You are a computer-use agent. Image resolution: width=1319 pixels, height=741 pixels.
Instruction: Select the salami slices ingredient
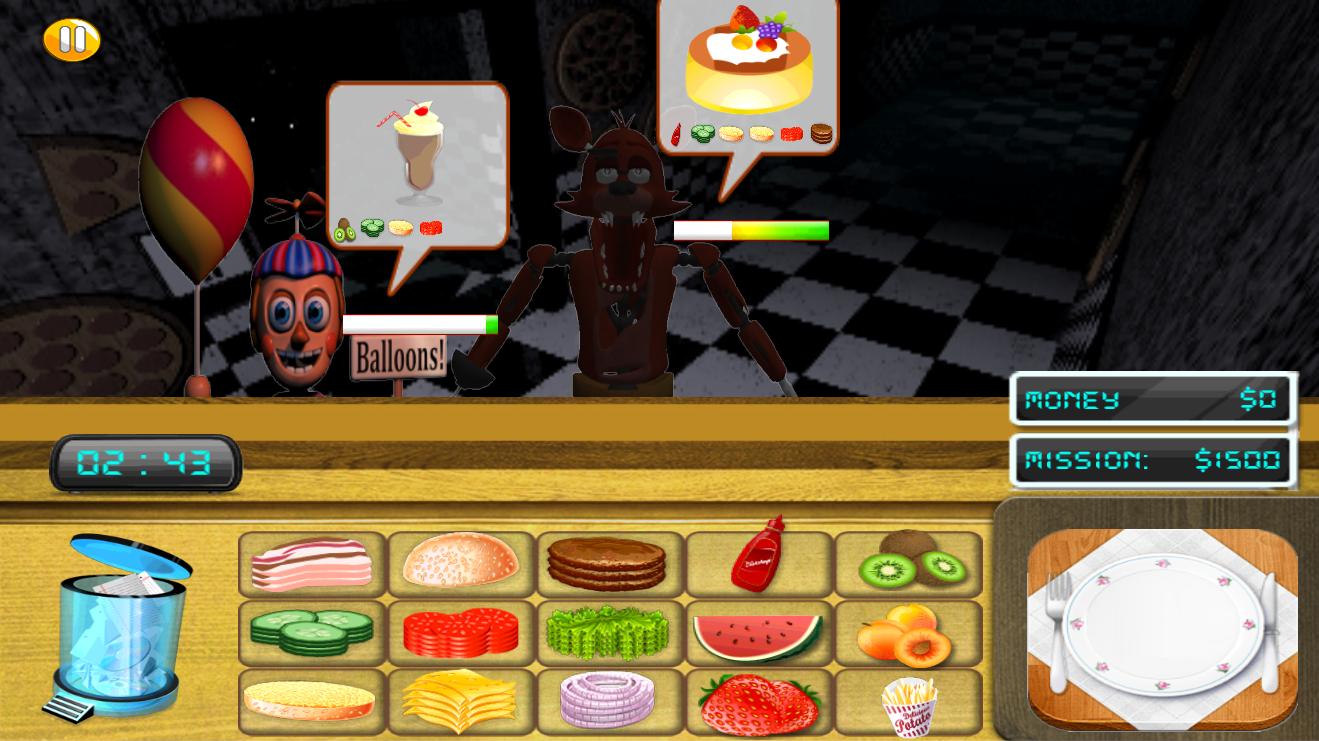(x=460, y=632)
